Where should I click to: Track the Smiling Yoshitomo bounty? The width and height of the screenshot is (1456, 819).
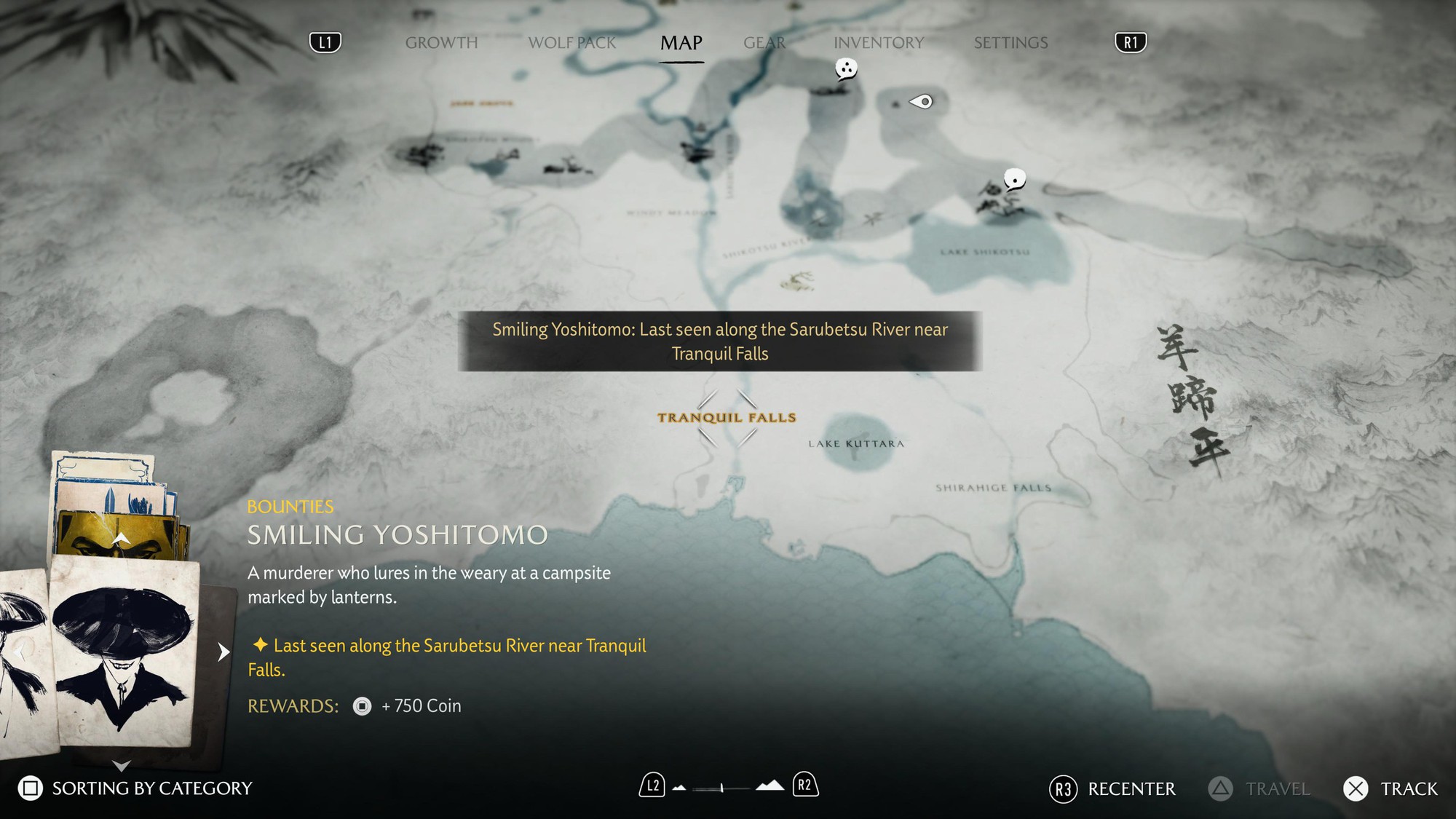[x=1390, y=789]
